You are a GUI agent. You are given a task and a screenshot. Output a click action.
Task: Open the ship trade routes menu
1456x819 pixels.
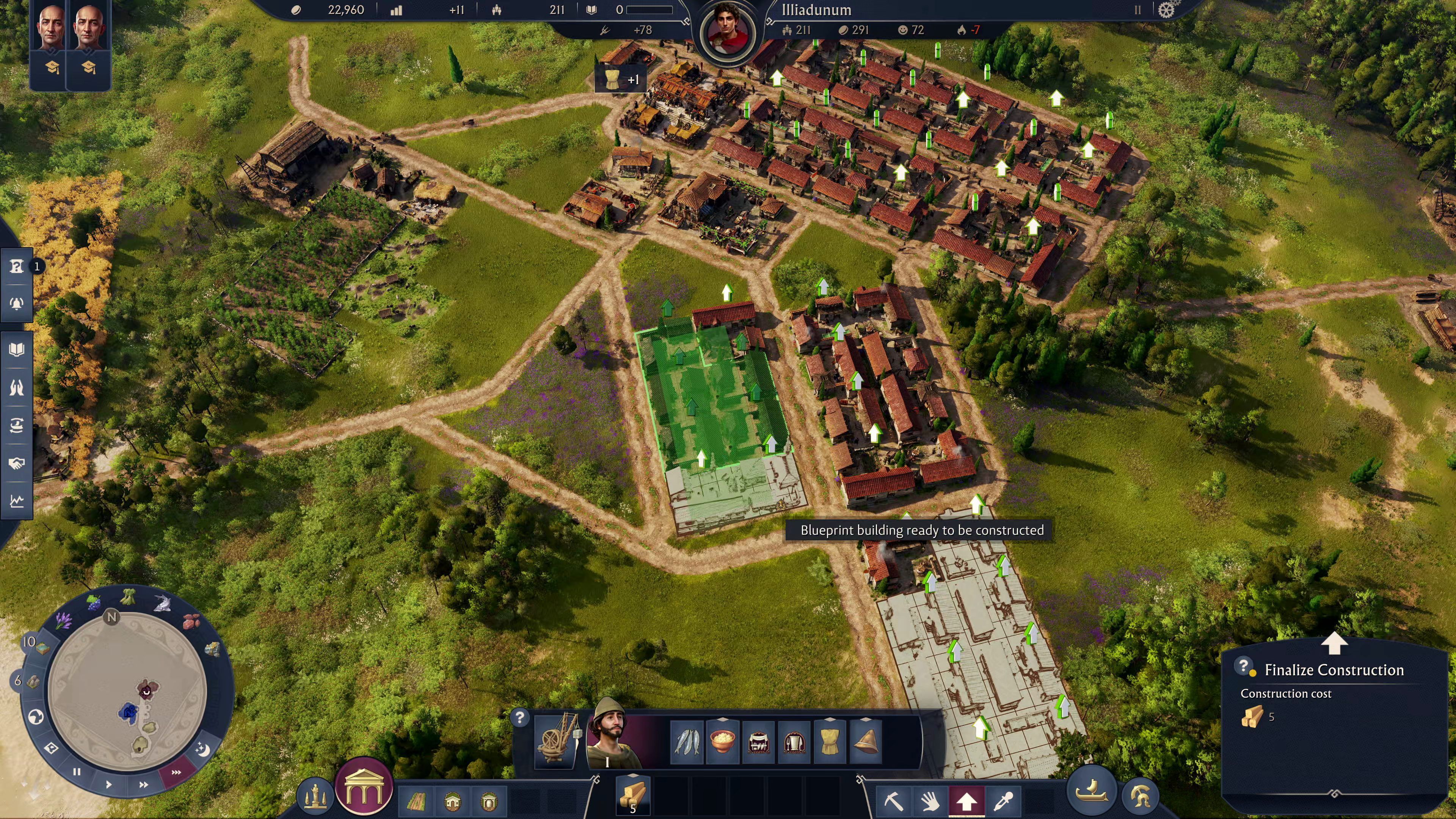pos(1092,791)
